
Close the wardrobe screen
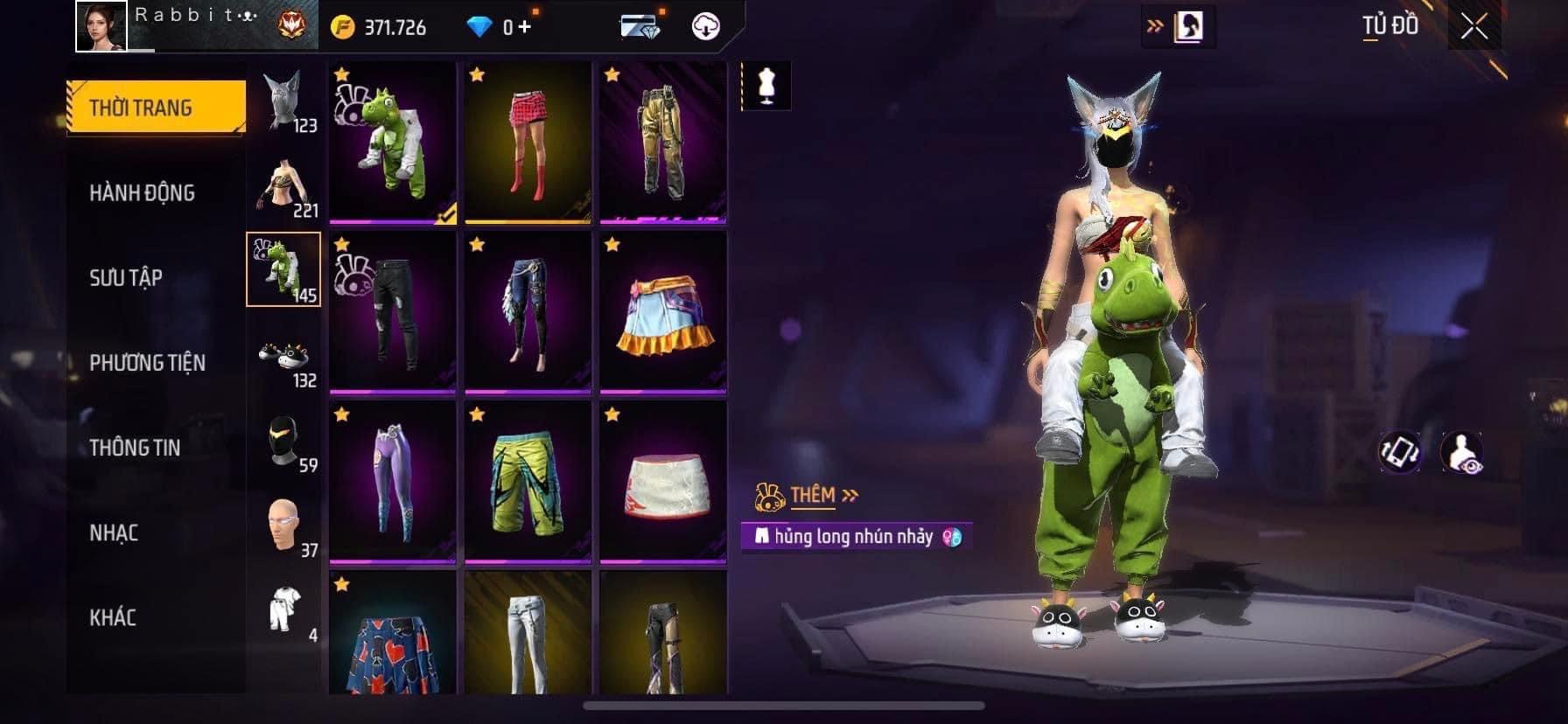point(1474,27)
